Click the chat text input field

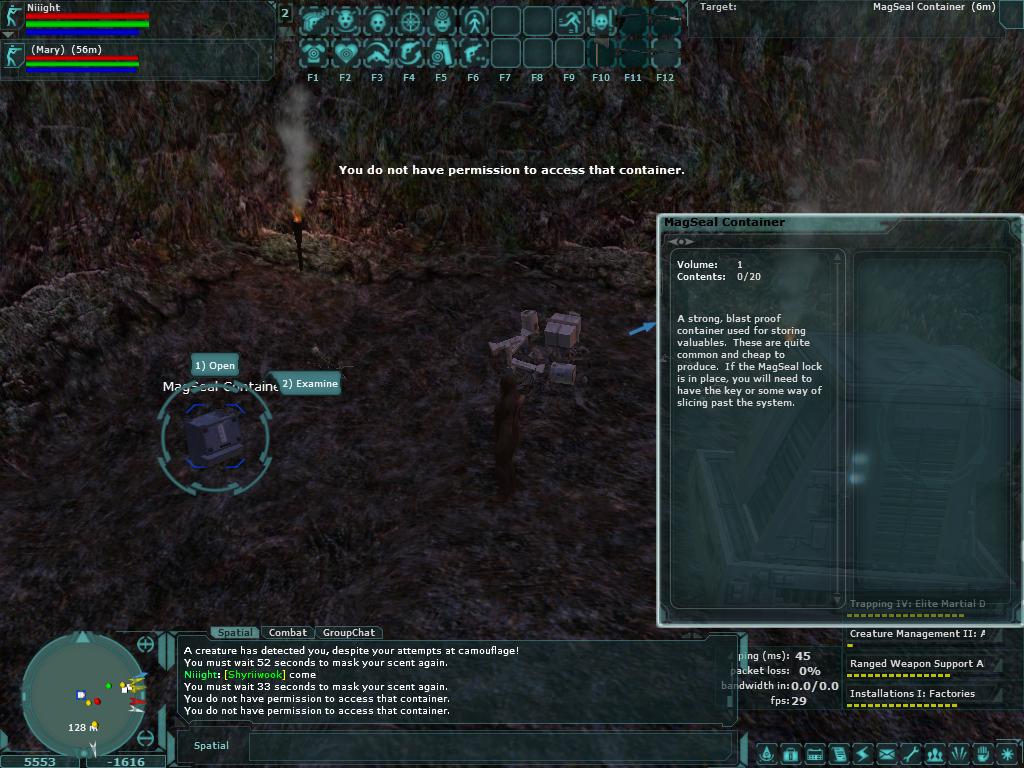490,746
